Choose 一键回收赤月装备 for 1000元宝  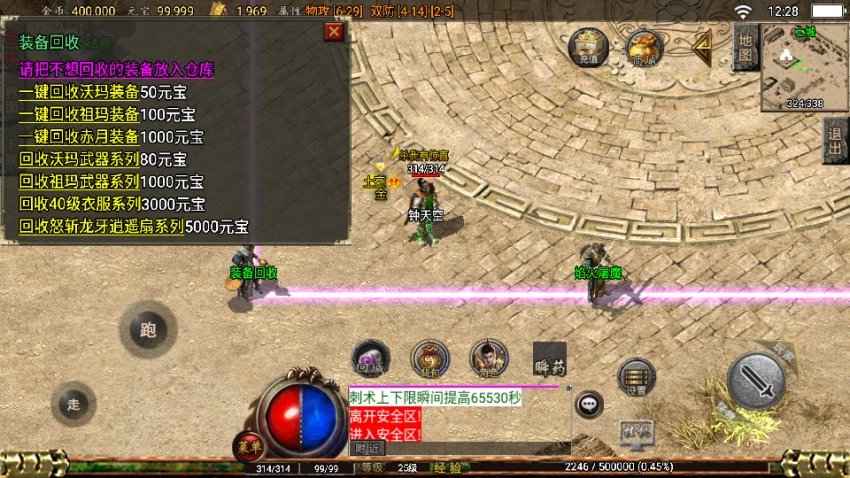pyautogui.click(x=110, y=137)
